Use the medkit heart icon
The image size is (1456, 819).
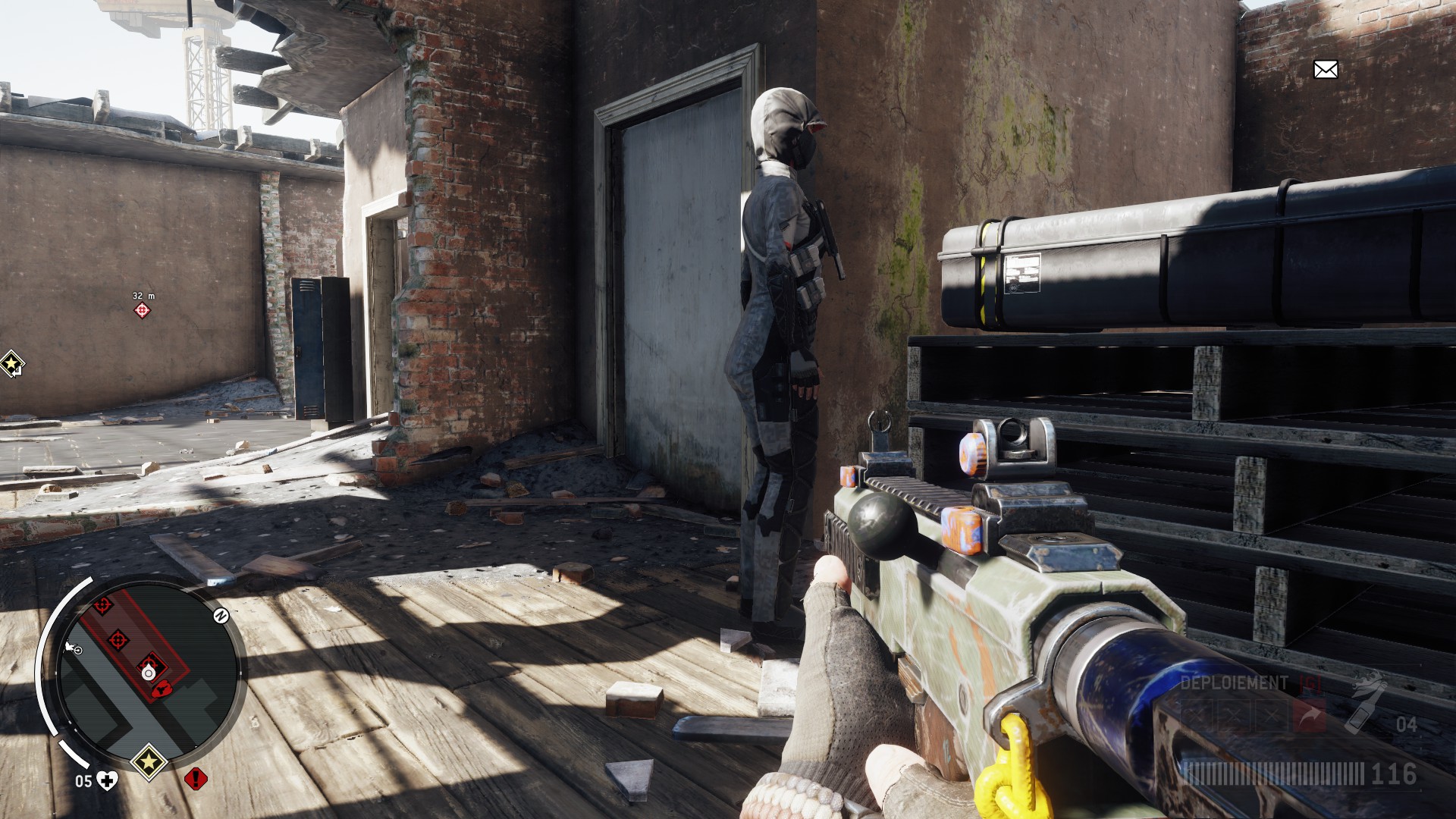108,780
